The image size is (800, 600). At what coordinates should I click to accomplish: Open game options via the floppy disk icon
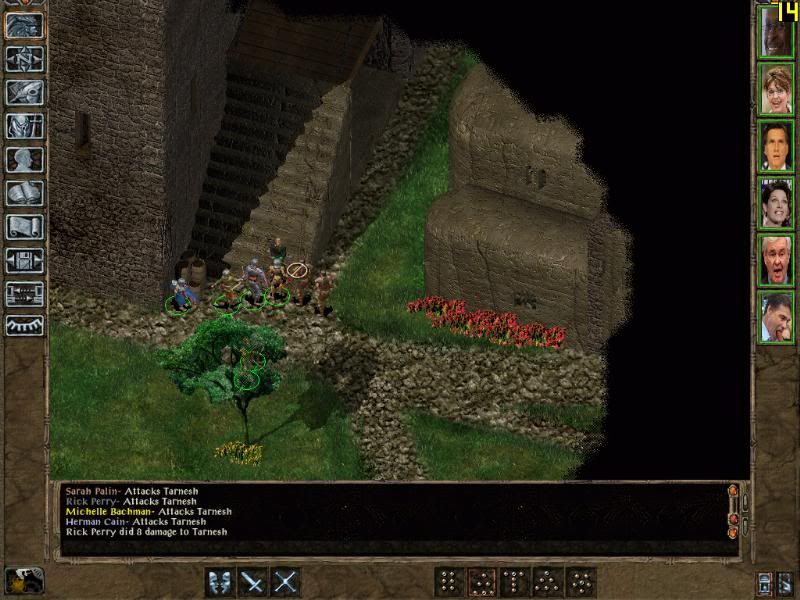point(25,260)
